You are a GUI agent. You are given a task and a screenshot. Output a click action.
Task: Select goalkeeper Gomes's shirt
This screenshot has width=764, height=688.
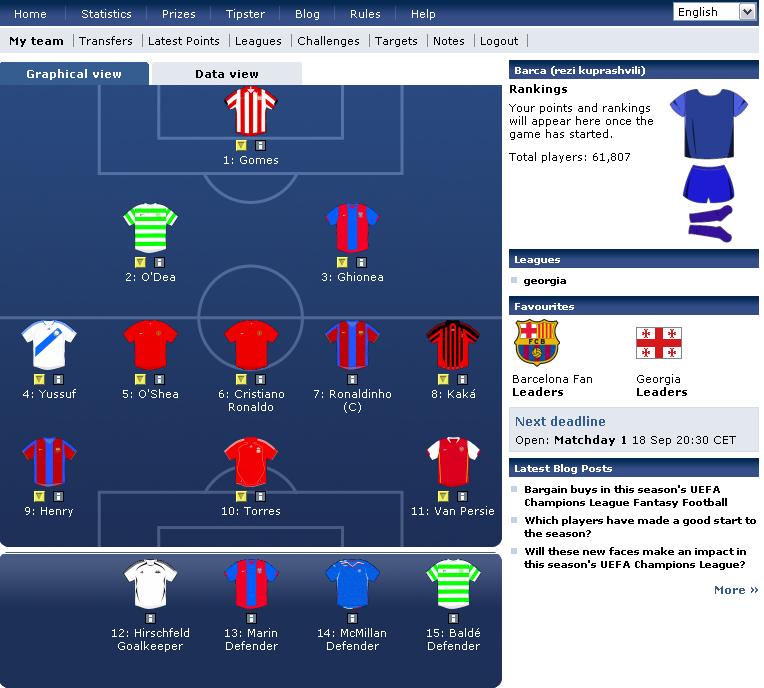point(249,112)
